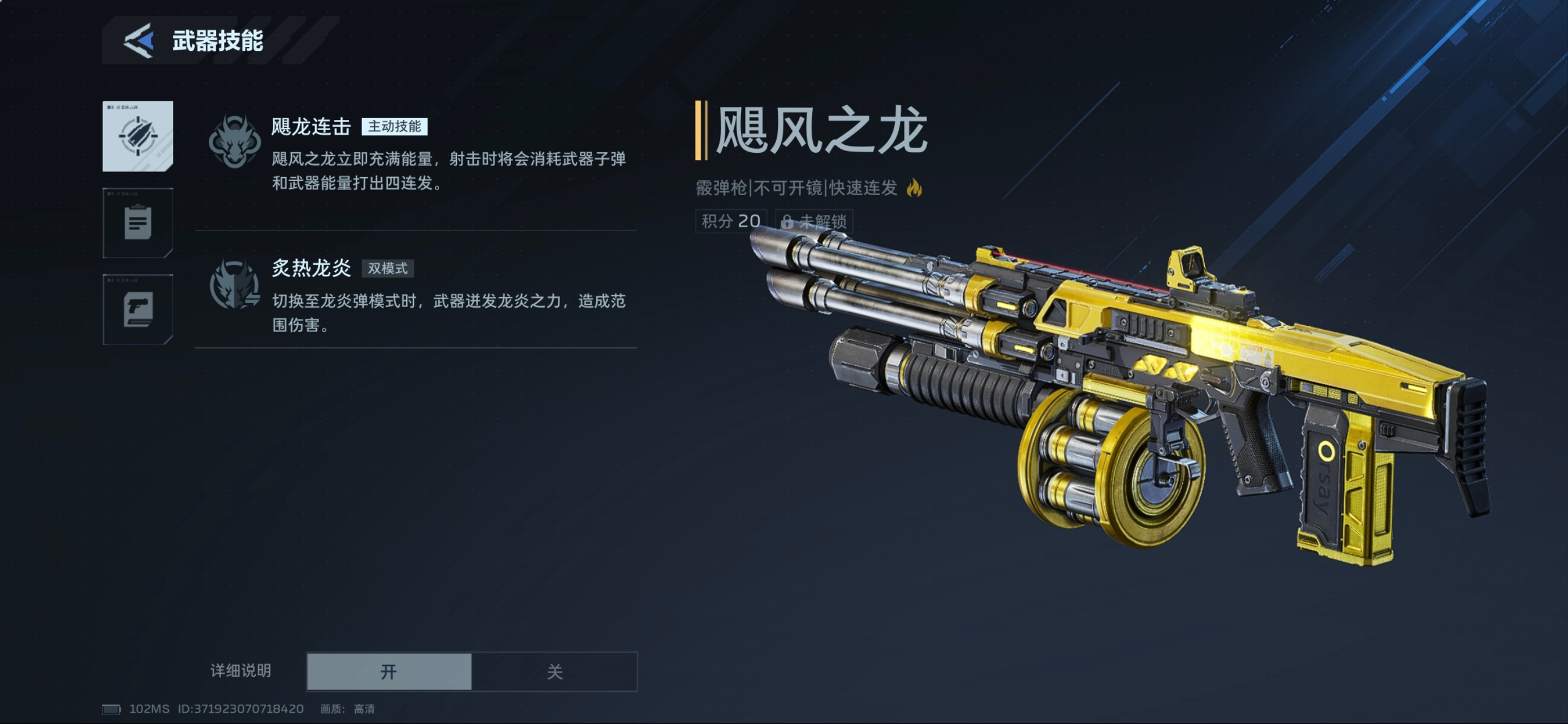This screenshot has height=724, width=1568.
Task: Turn detailed description on with 开
Action: click(389, 671)
